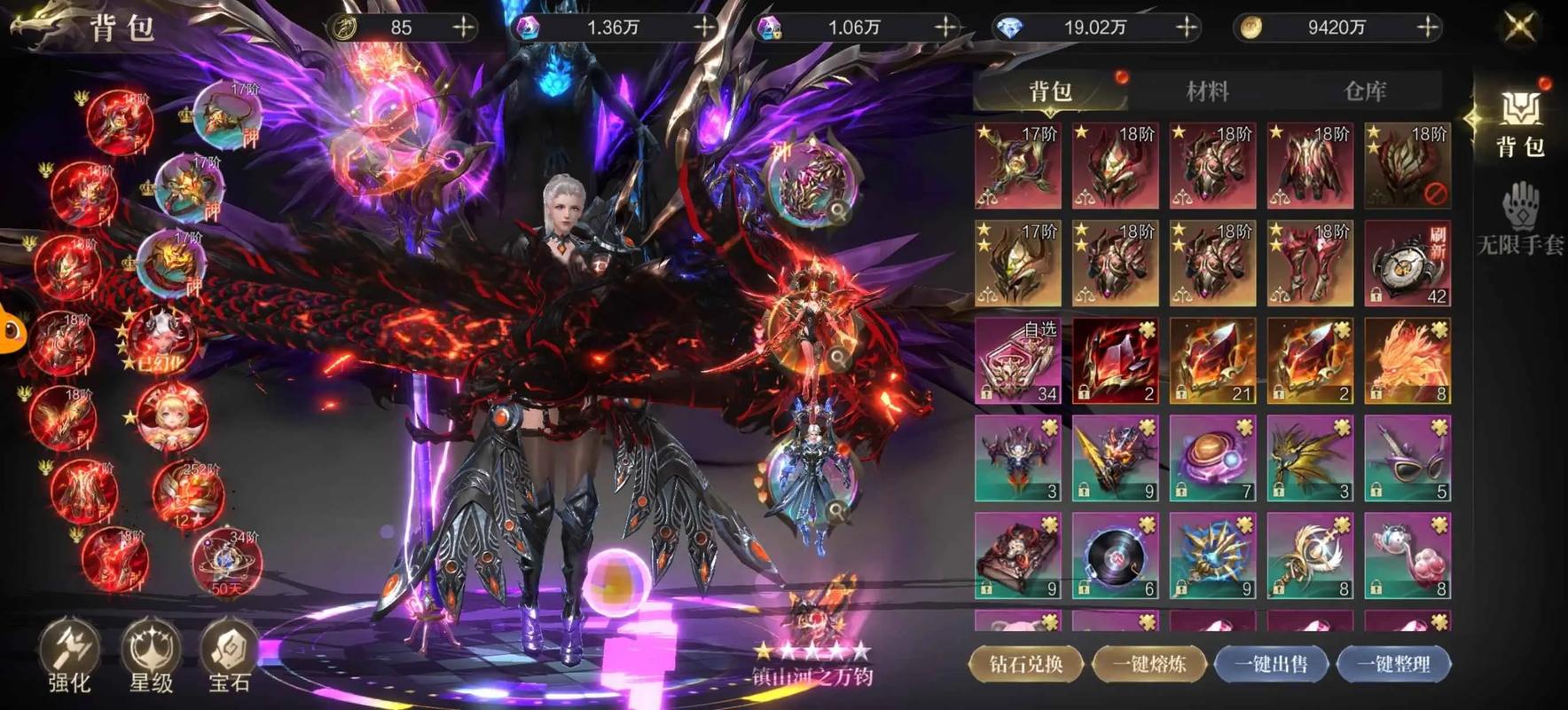Select the ringed planet item slot

pos(1212,459)
